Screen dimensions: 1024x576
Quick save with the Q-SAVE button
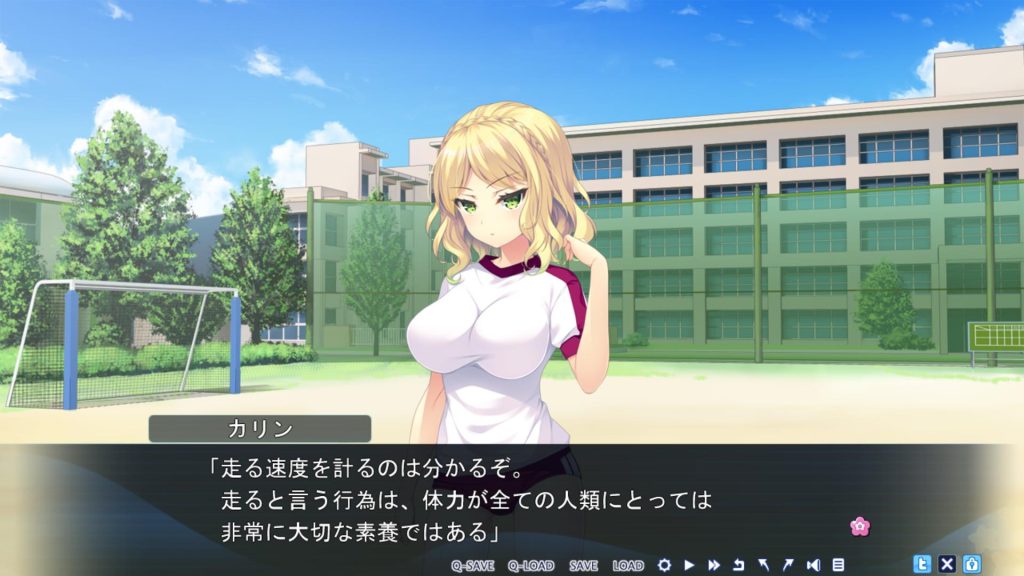473,565
